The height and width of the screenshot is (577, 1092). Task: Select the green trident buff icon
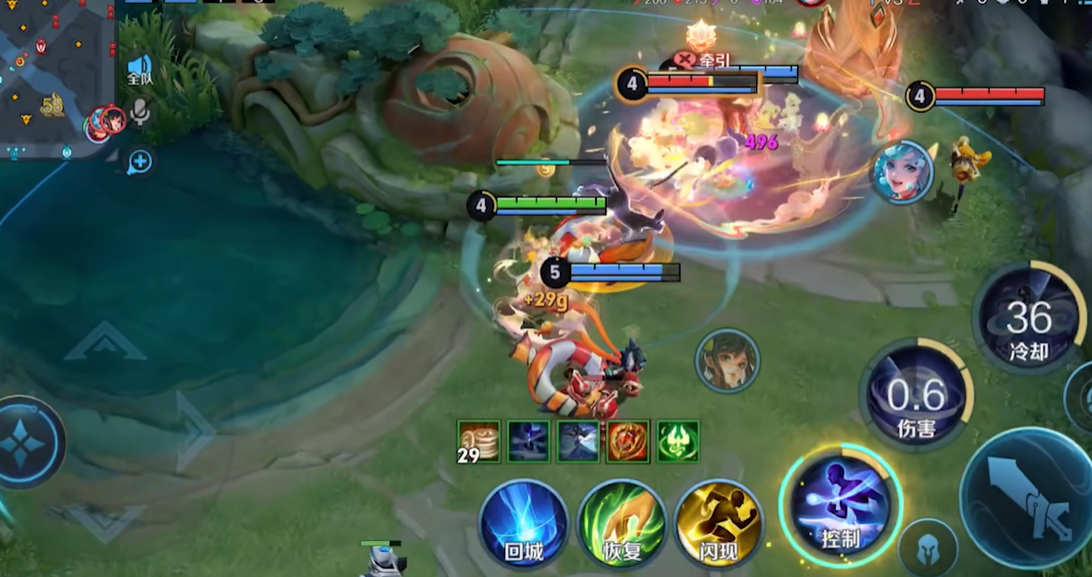pyautogui.click(x=678, y=441)
